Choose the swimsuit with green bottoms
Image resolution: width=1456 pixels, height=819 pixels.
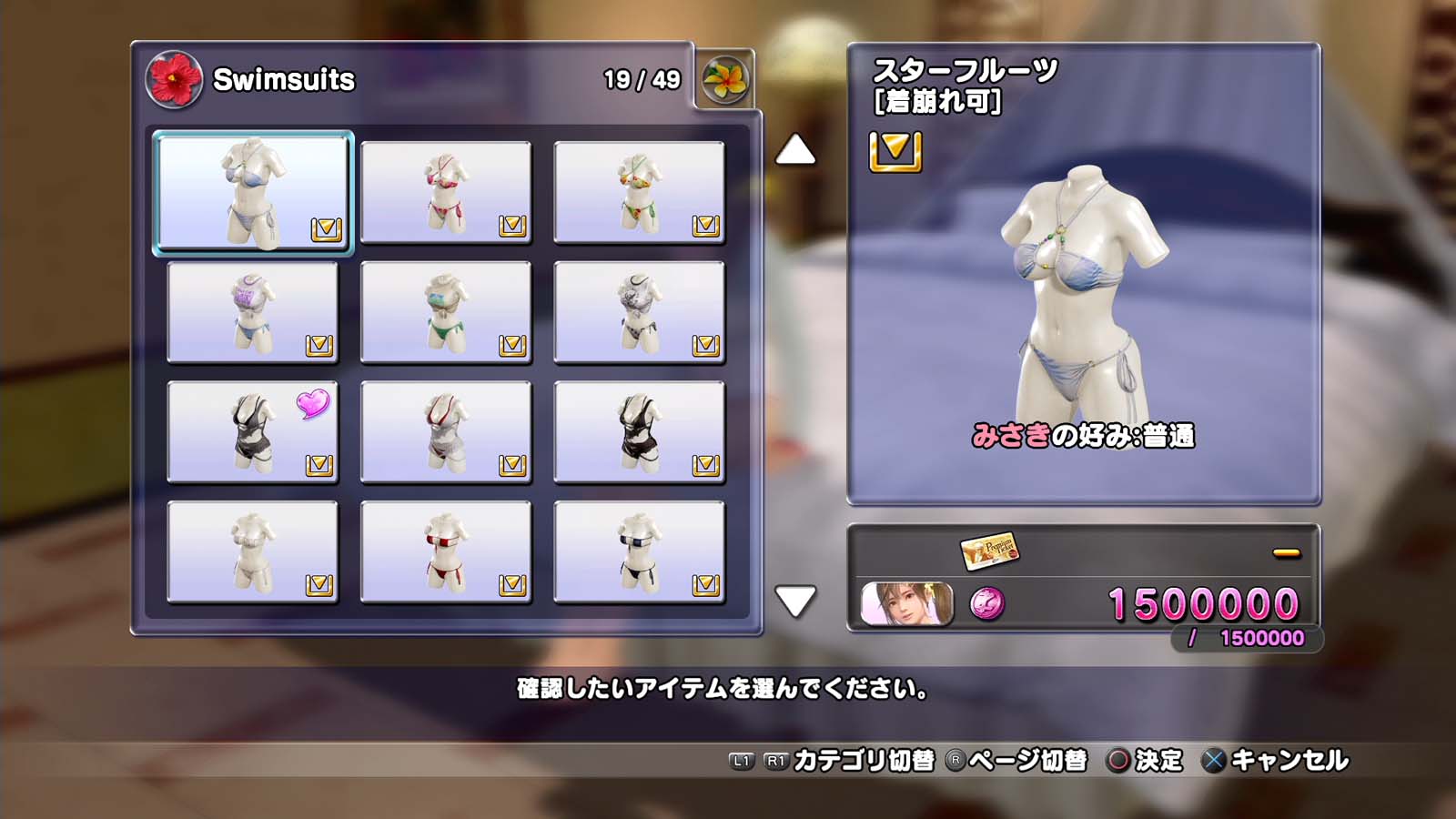pos(446,312)
